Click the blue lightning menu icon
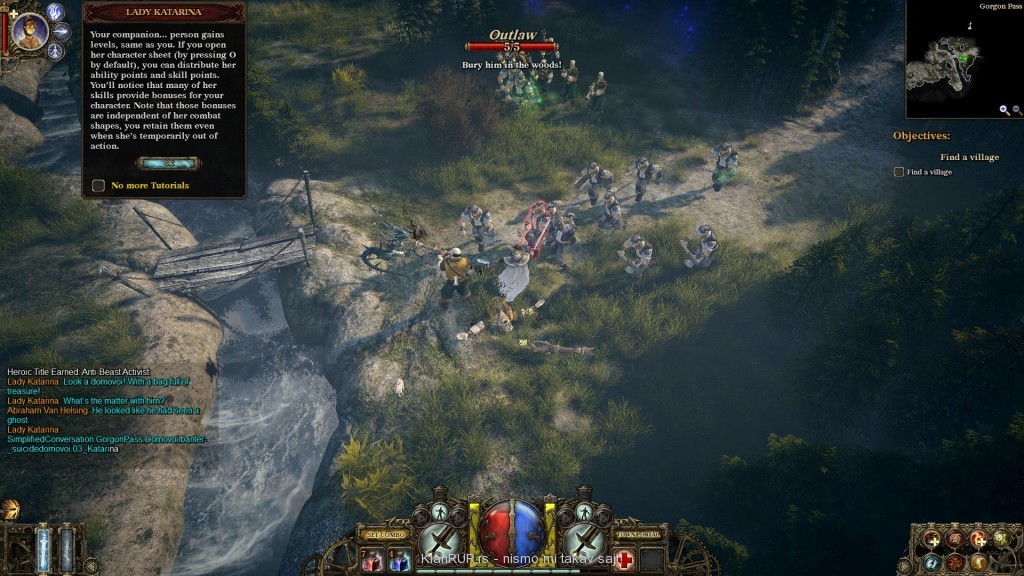The image size is (1024, 576). click(932, 561)
